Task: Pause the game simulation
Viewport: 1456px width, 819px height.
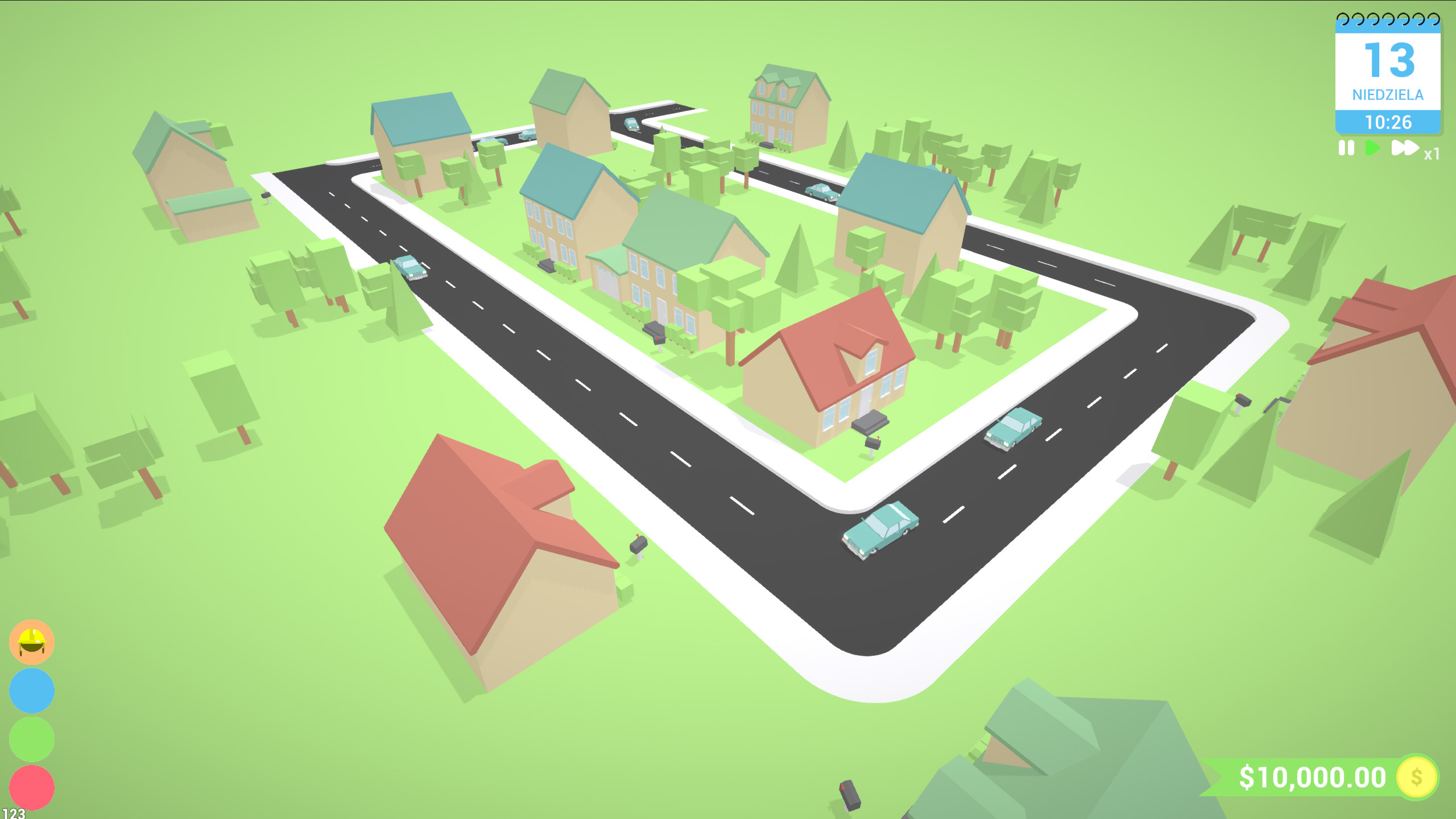Action: (x=1346, y=148)
